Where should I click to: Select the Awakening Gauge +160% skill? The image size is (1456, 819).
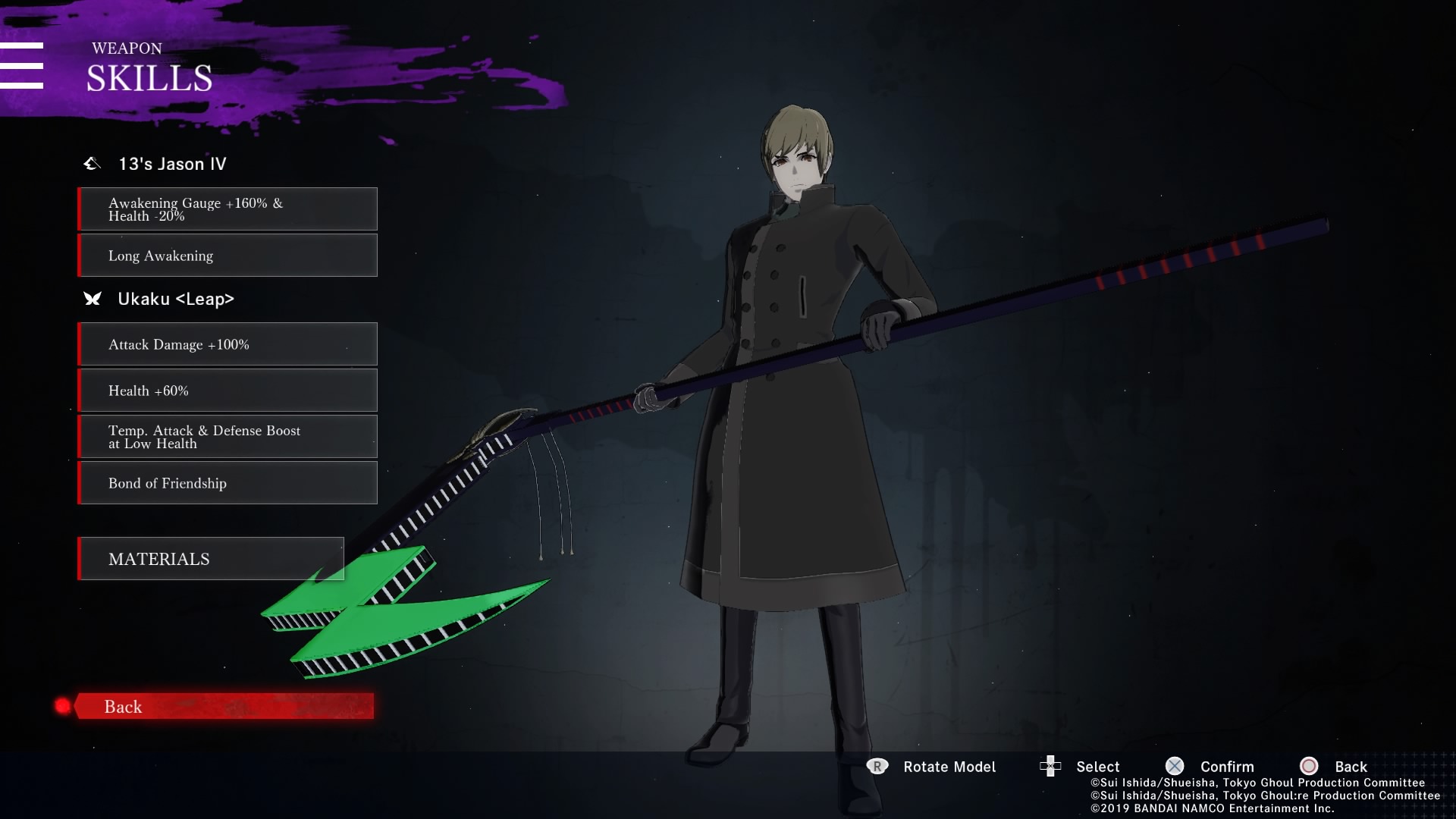(227, 209)
